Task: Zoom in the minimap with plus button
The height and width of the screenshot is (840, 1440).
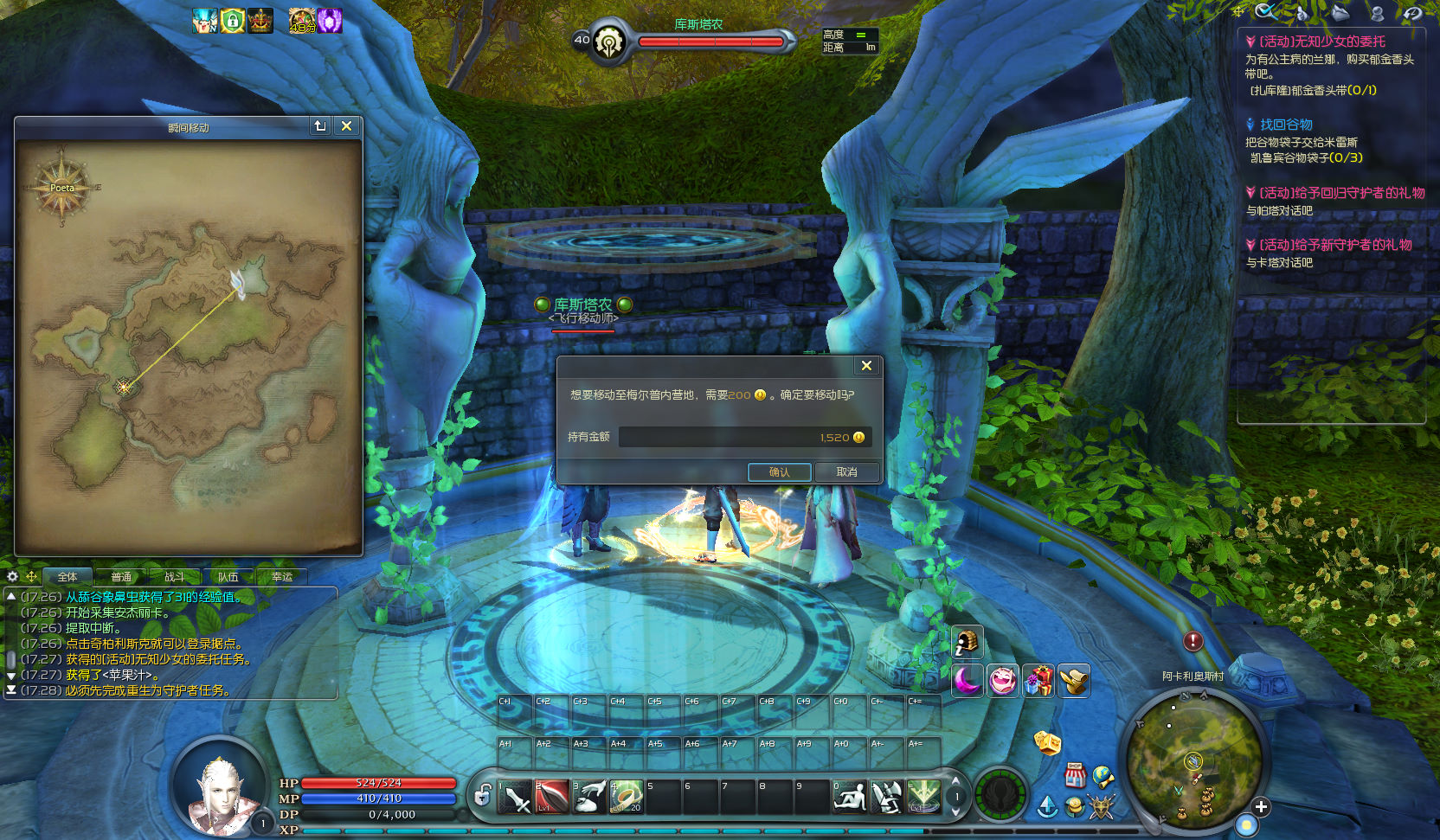Action: click(x=1261, y=806)
